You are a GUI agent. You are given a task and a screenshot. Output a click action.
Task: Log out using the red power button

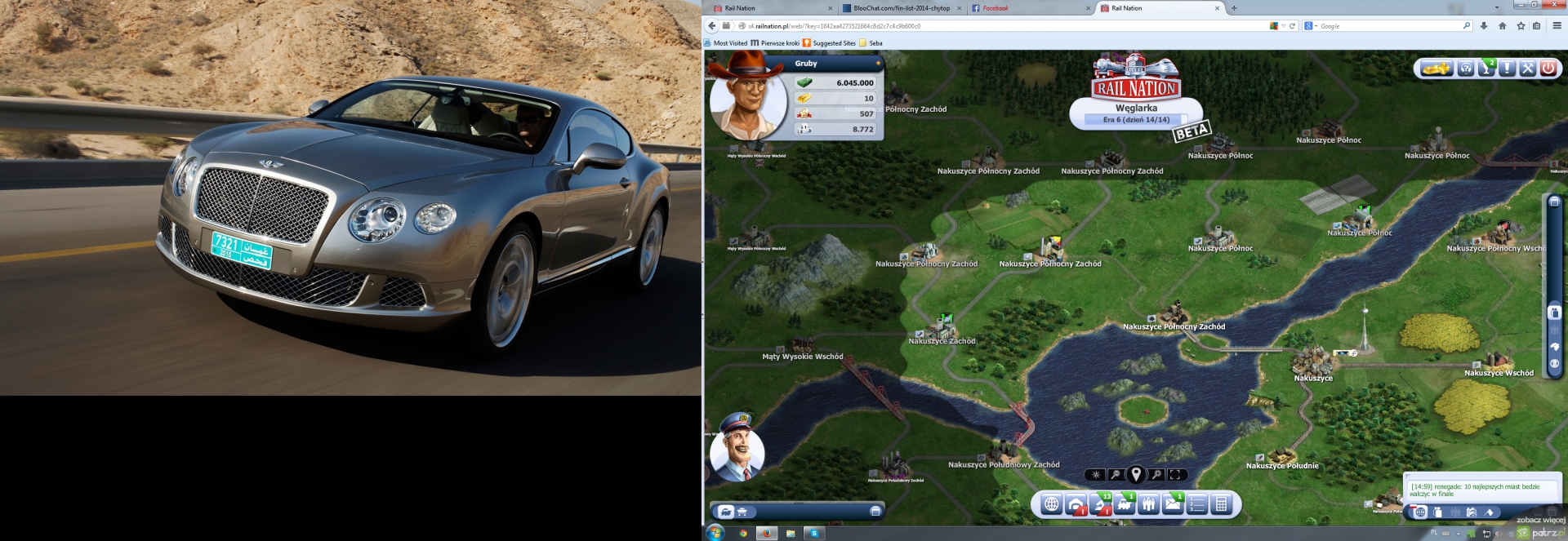tap(1548, 69)
